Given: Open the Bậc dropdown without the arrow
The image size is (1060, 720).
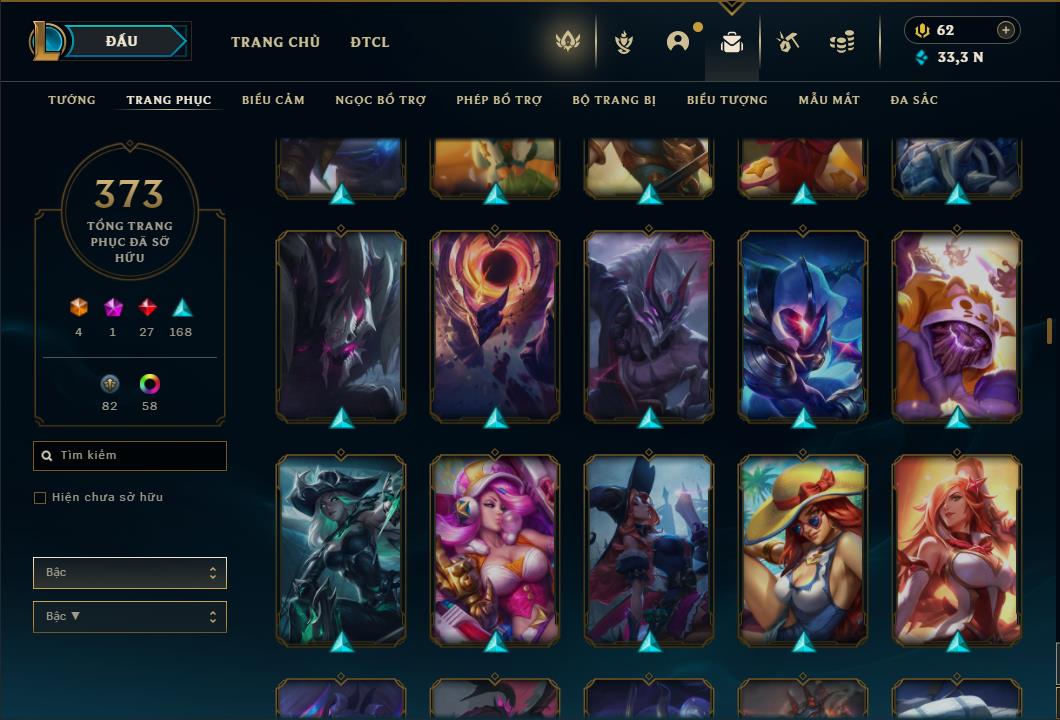Looking at the screenshot, I should 130,573.
